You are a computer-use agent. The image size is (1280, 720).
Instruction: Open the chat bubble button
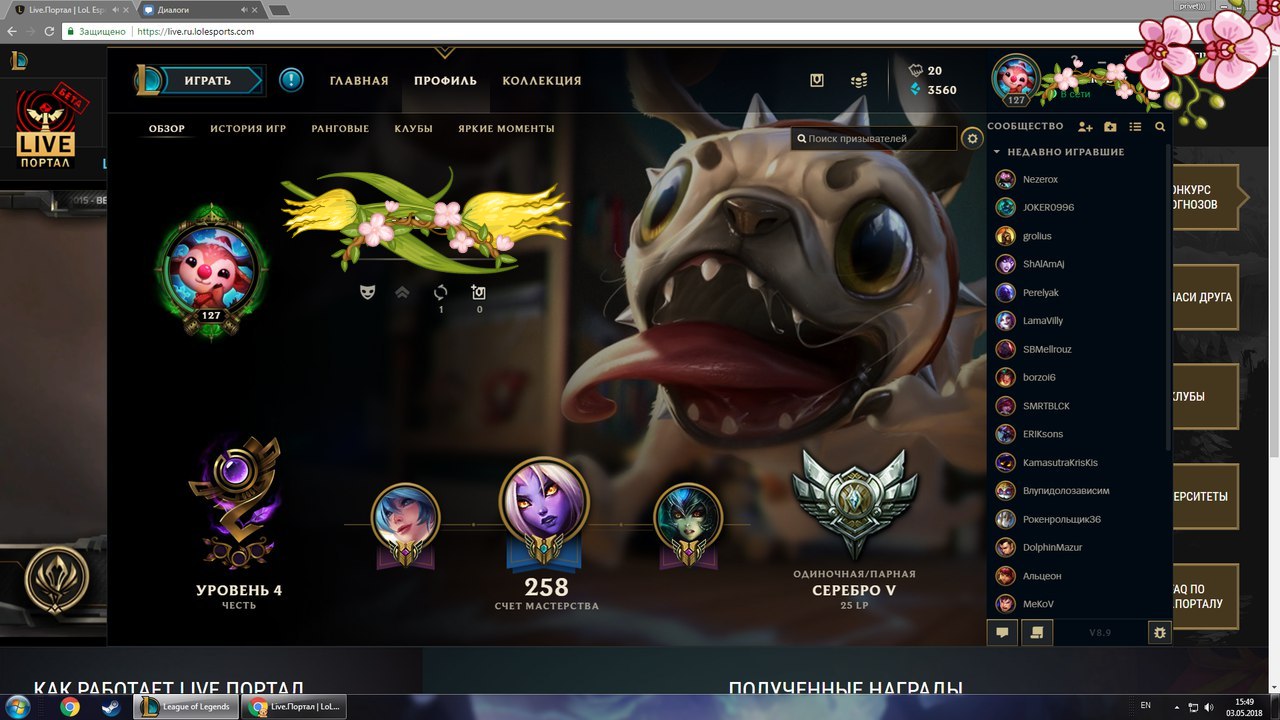click(x=1002, y=632)
